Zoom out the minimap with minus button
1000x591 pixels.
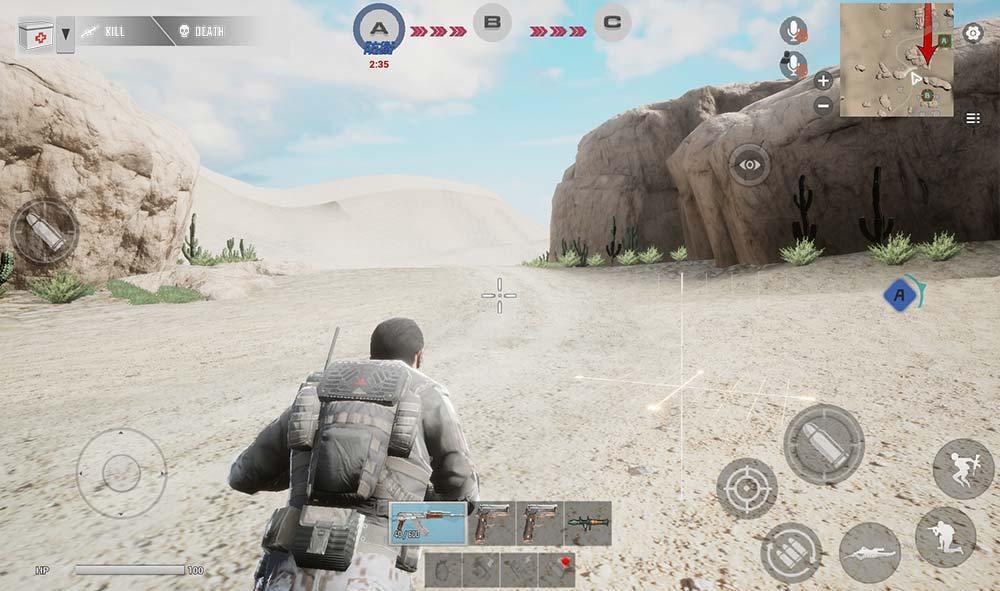point(823,105)
